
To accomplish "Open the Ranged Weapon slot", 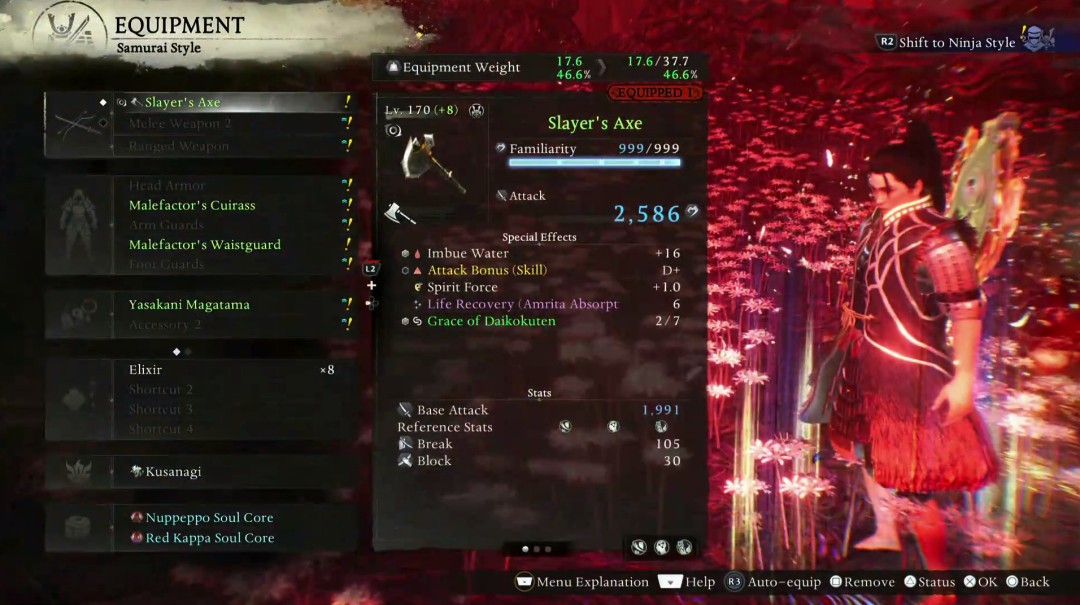I will 178,146.
